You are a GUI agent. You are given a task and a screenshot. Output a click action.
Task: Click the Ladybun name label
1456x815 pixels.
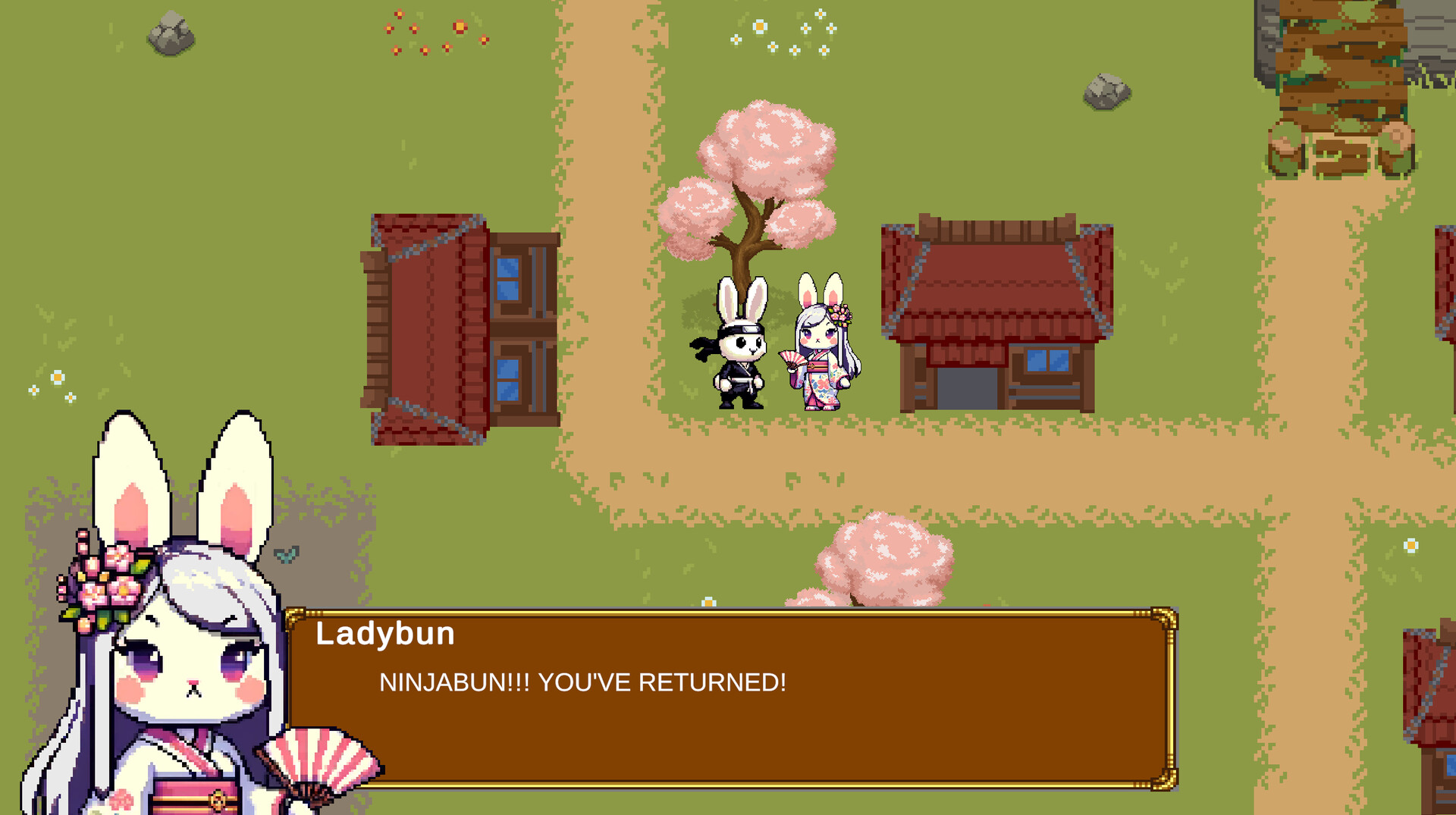pyautogui.click(x=384, y=634)
